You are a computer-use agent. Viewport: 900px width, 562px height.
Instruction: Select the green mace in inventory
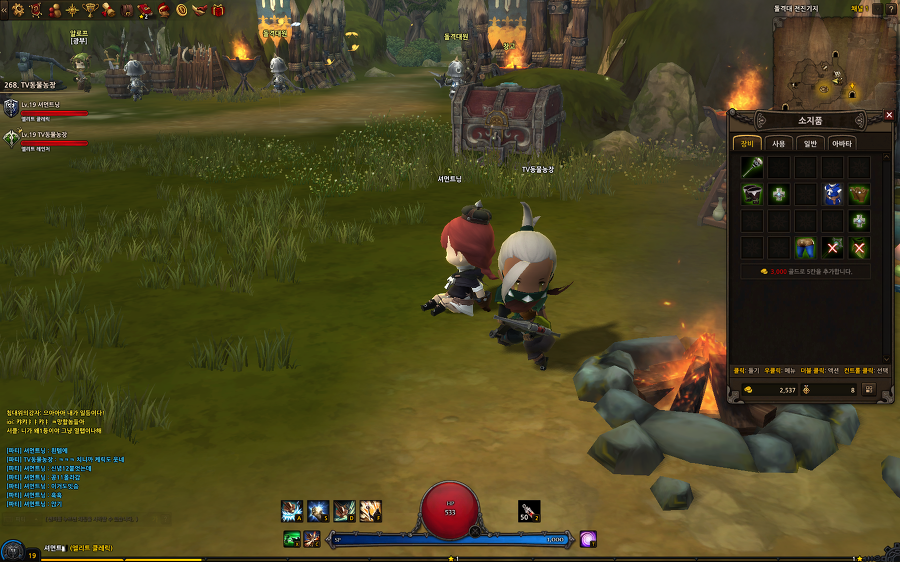pos(752,167)
